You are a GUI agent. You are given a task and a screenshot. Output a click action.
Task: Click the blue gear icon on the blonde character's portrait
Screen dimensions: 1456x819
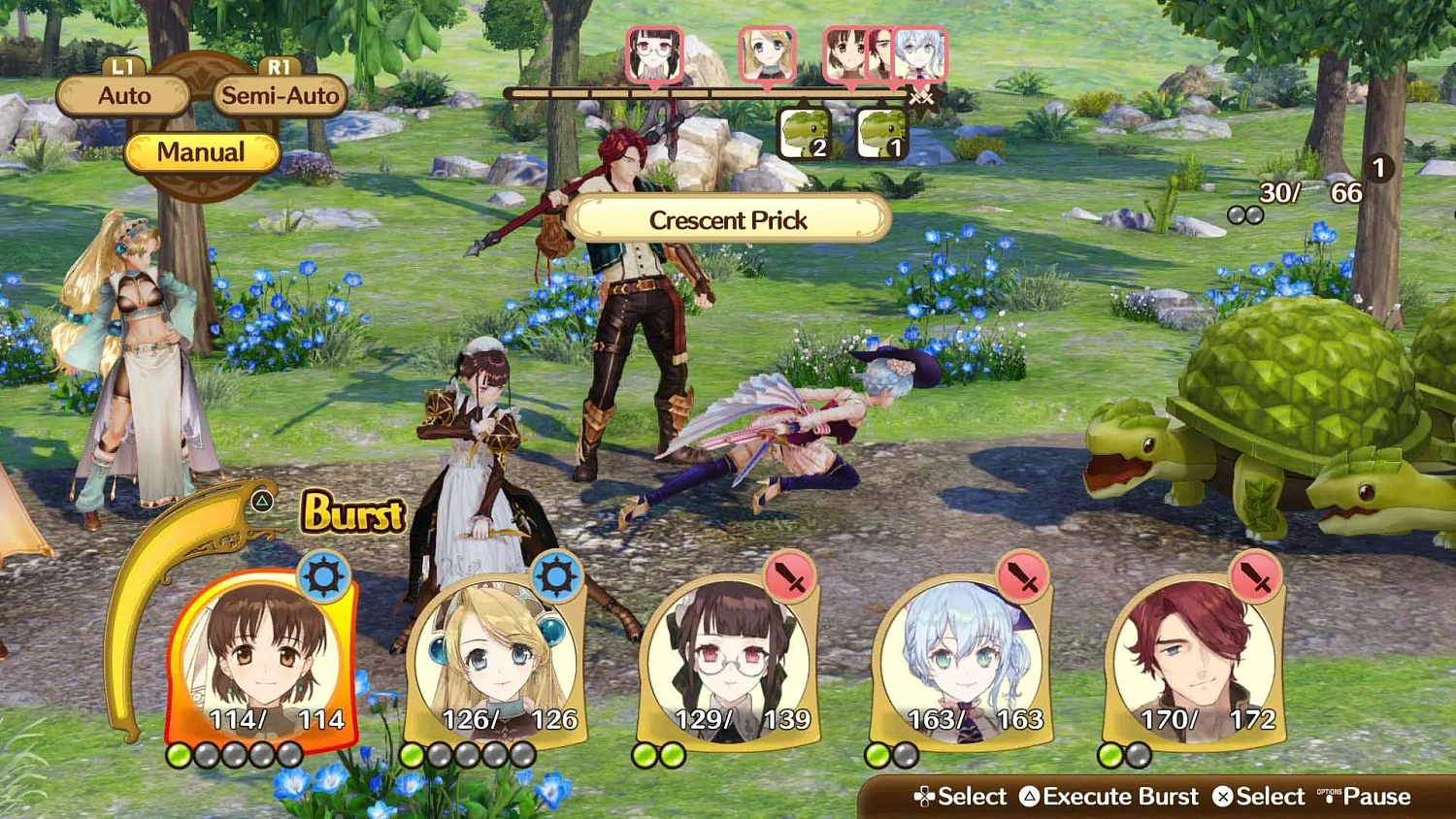click(556, 574)
